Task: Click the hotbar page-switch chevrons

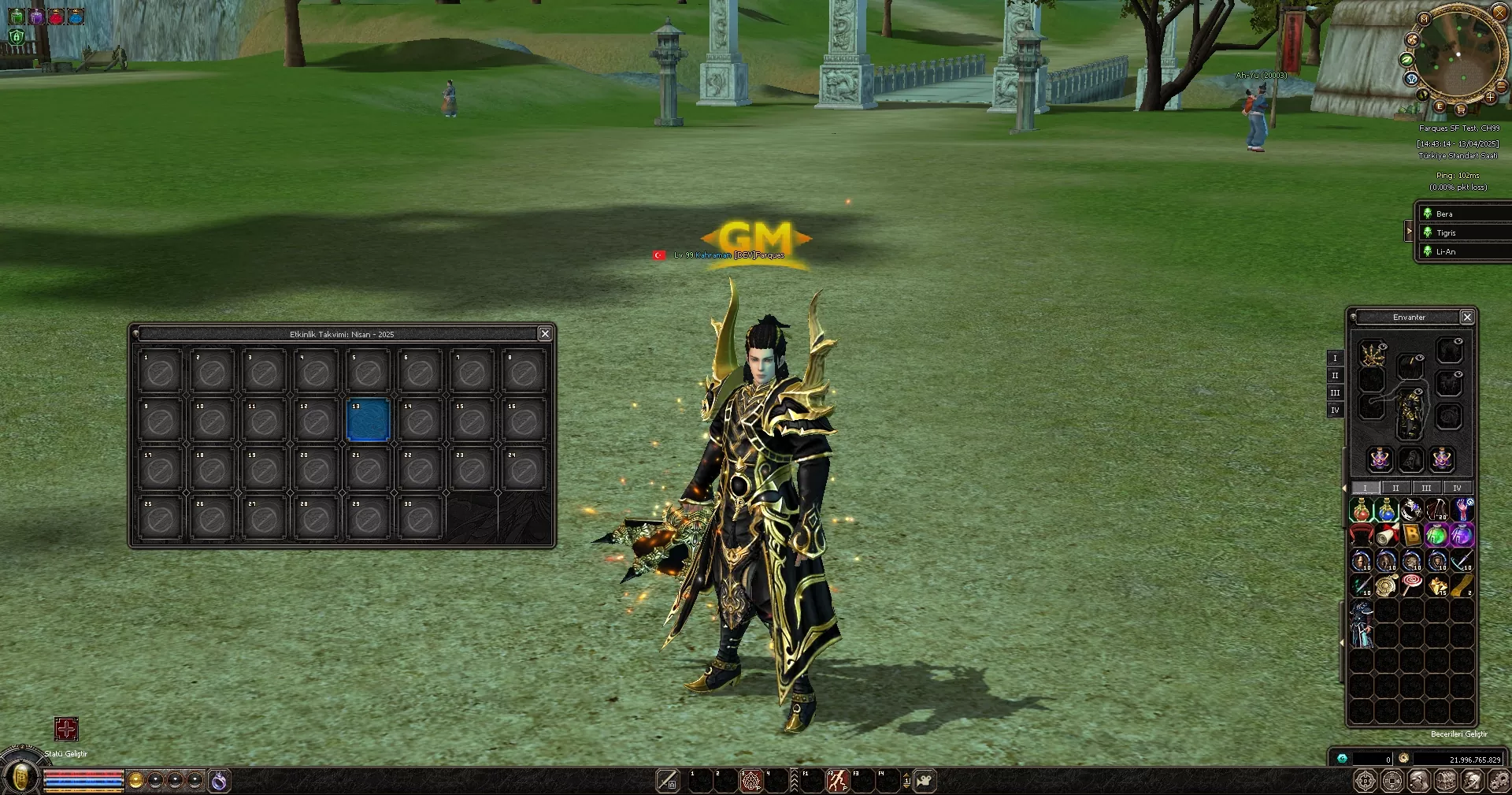Action: [794, 780]
